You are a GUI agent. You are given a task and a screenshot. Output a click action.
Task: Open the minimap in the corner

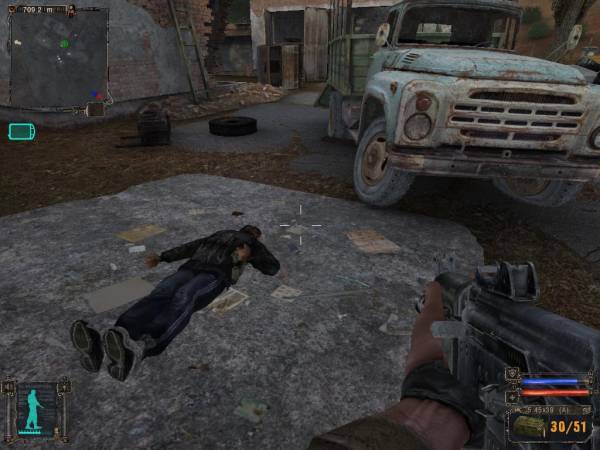(x=58, y=57)
